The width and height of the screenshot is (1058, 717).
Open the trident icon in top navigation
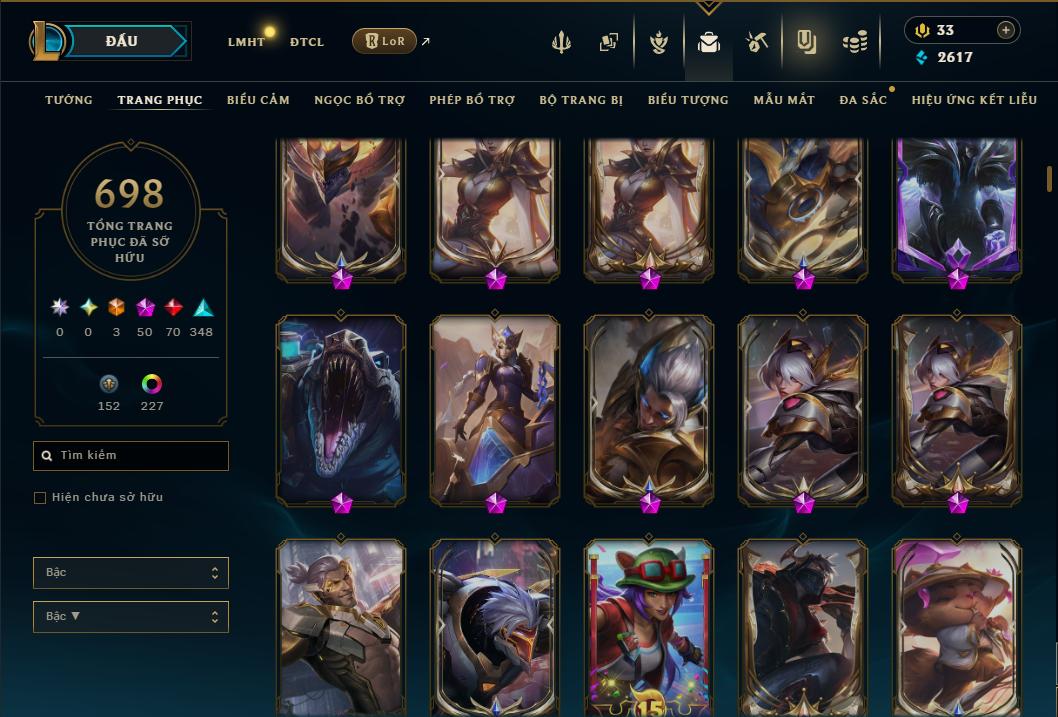click(562, 42)
